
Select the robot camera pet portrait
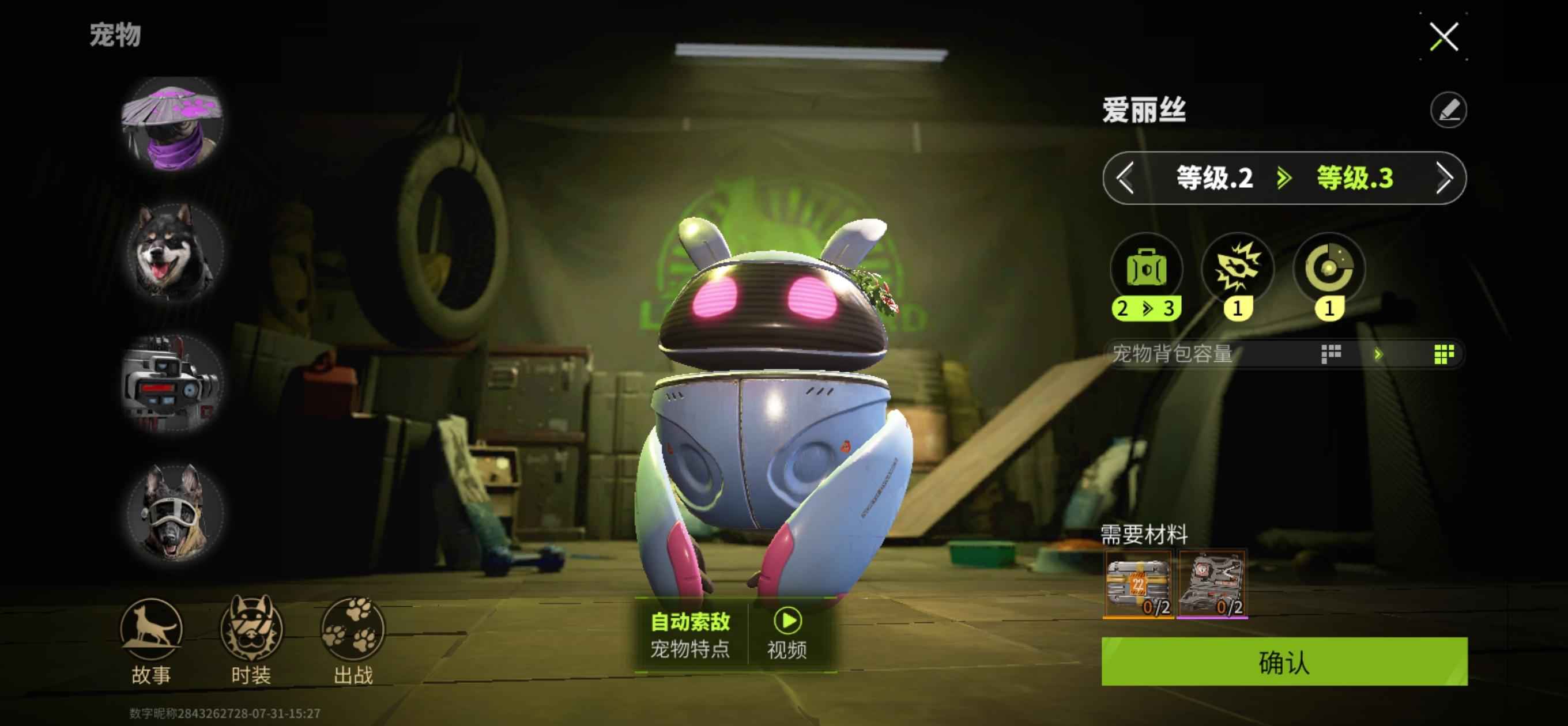173,382
